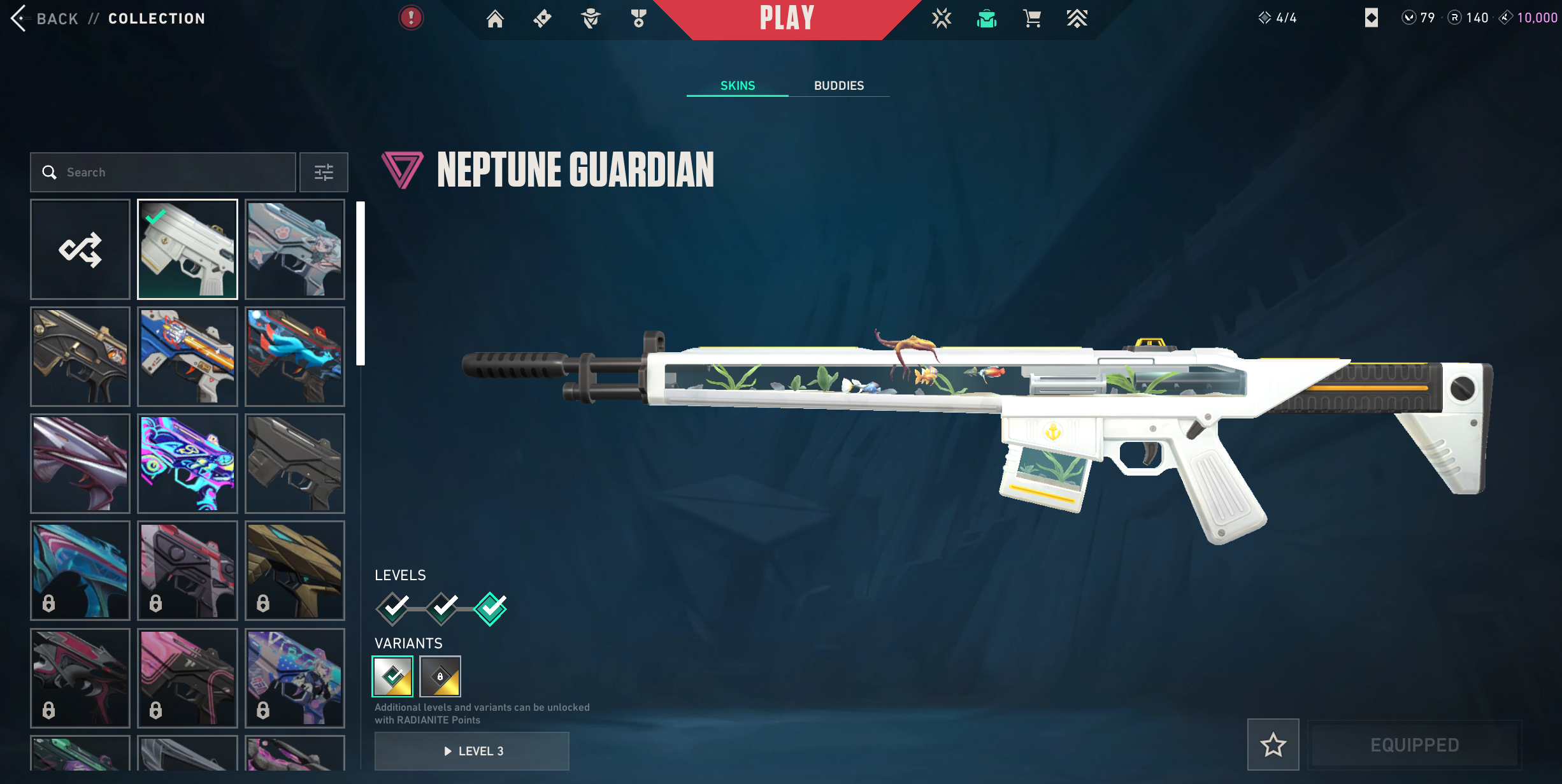Select the equipped white Neptune Guardian thumbnail
1562x784 pixels.
tap(187, 249)
